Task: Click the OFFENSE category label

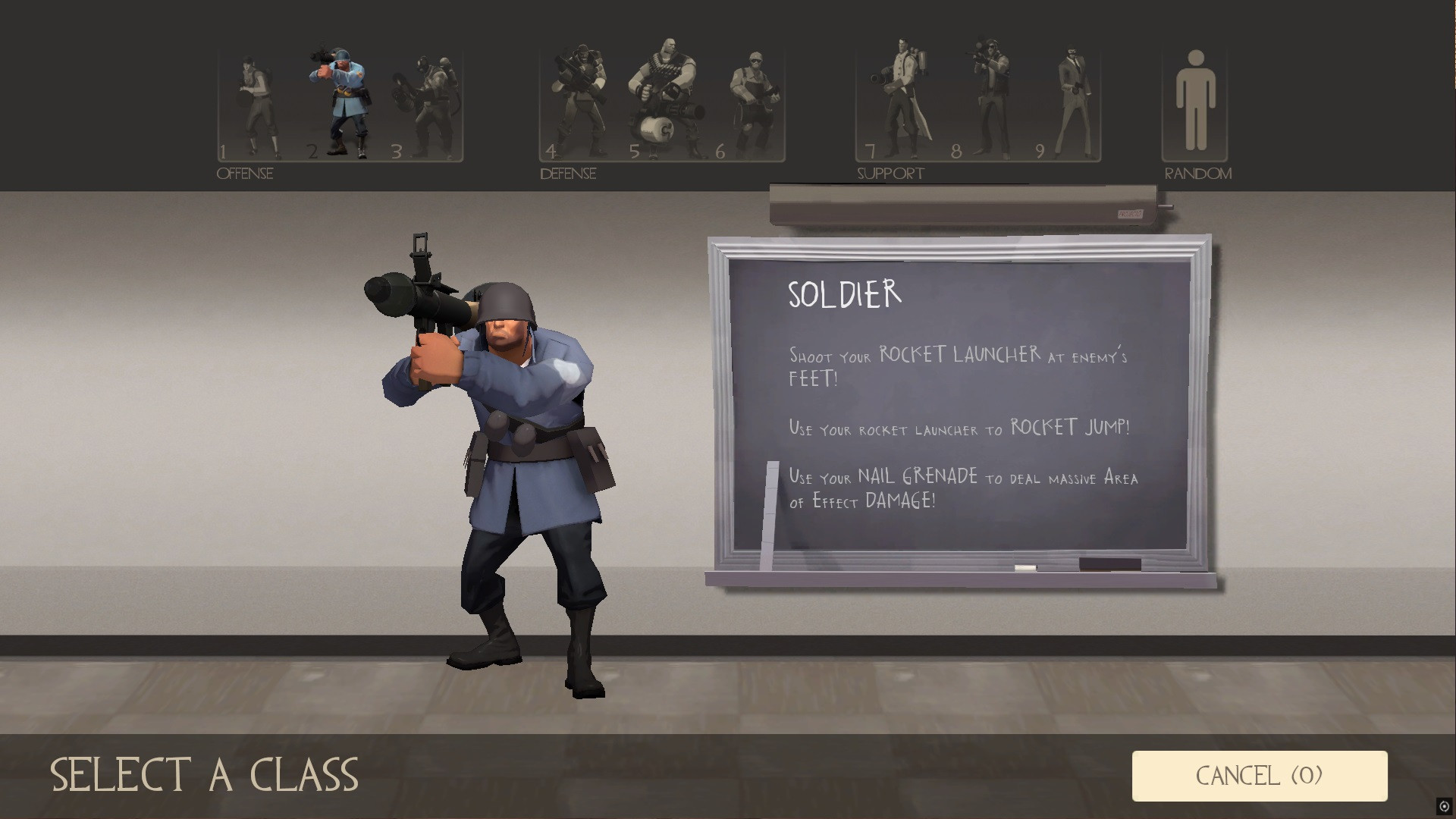Action: (x=244, y=173)
